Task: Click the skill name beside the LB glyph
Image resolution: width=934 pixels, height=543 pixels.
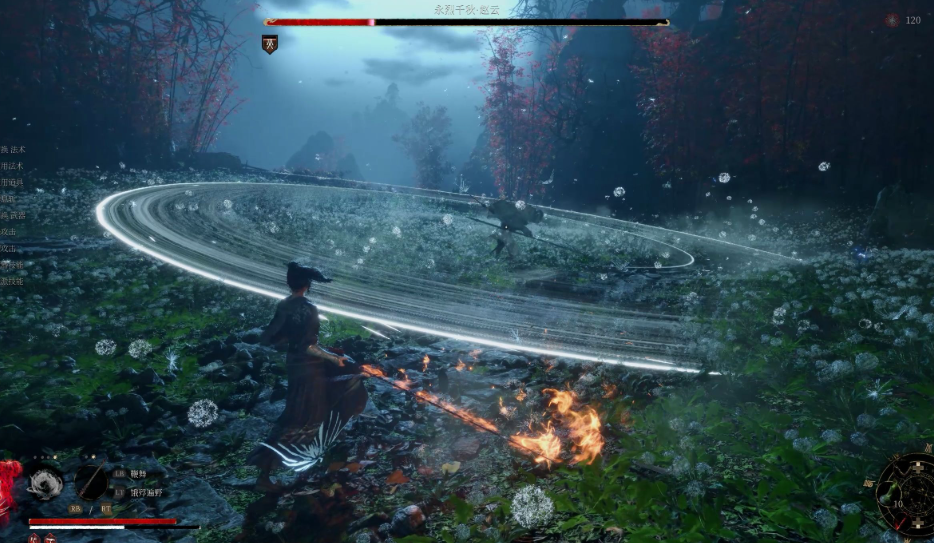Action: (137, 474)
